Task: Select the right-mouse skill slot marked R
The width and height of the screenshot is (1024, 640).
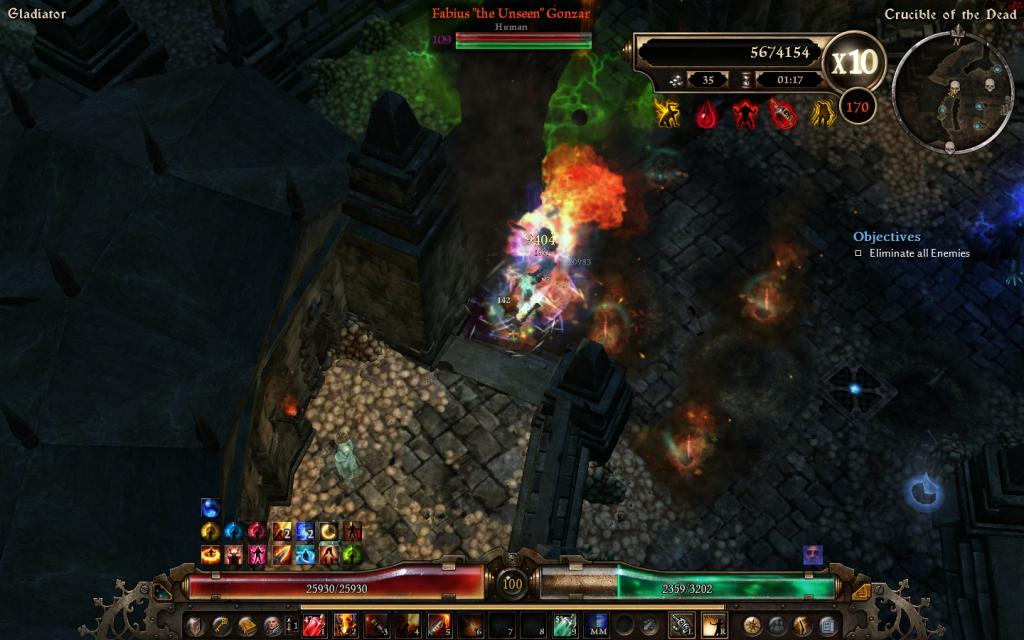Action: (x=713, y=626)
